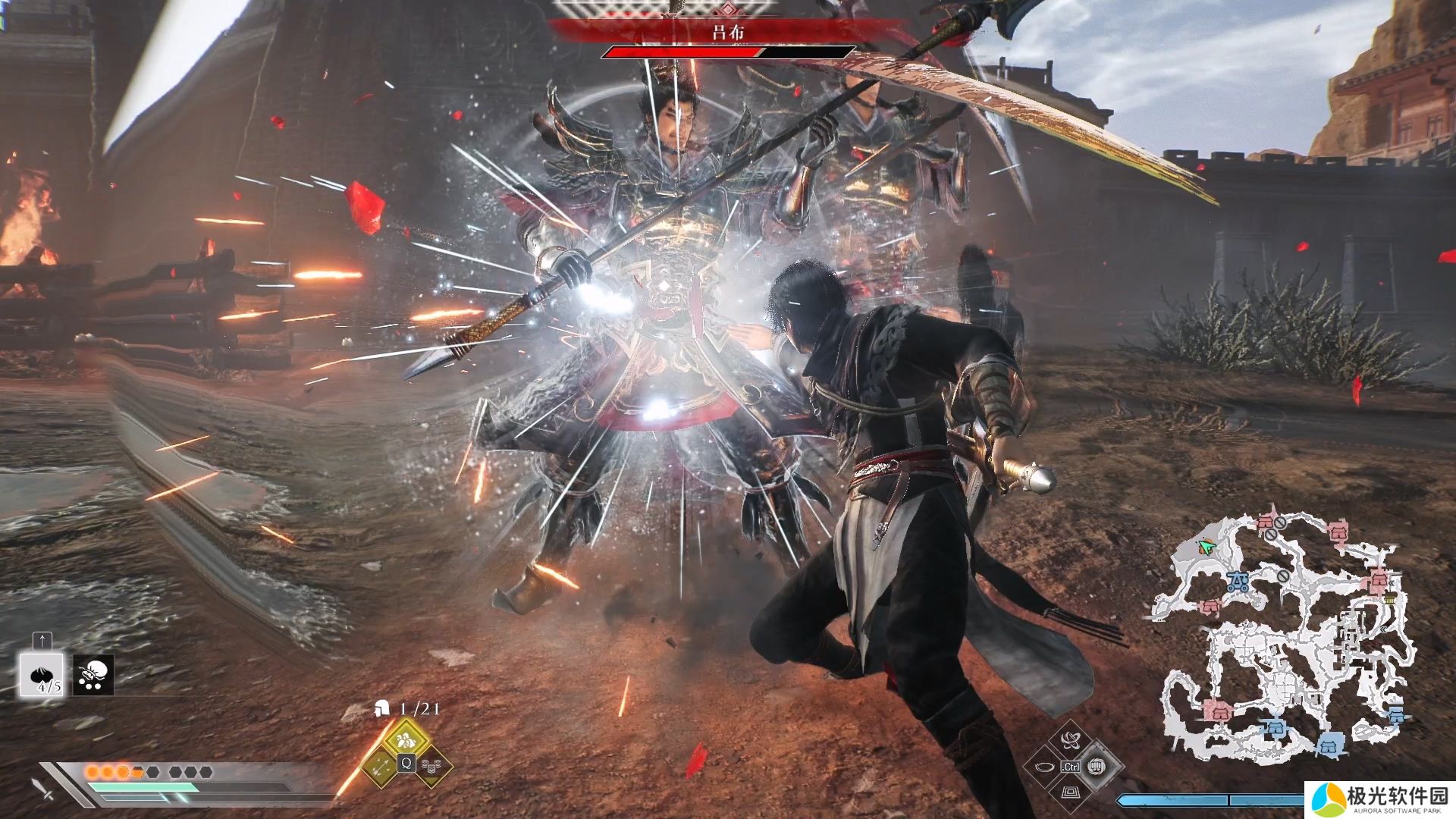The height and width of the screenshot is (819, 1456).
Task: Activate the ring-shaped battle art diamond
Action: (x=1045, y=767)
